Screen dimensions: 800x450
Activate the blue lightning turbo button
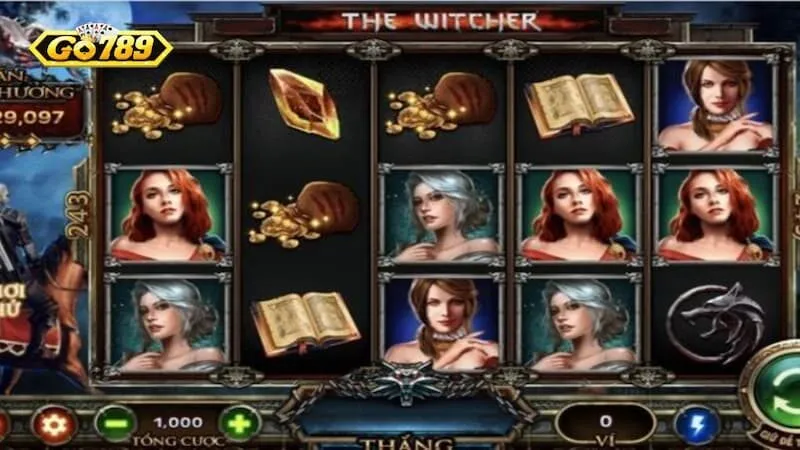click(696, 424)
